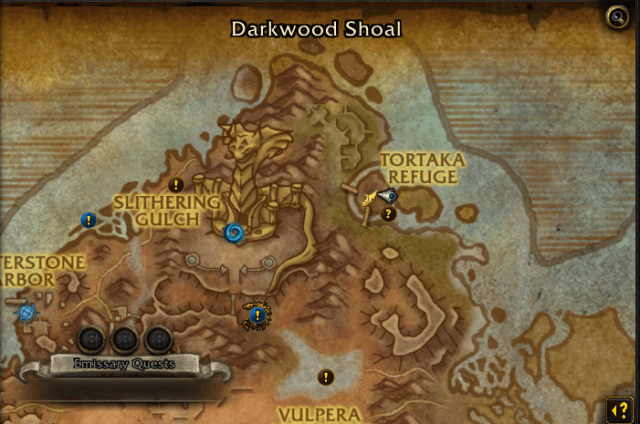
Task: Select the question mark turn-in marker at Tortaka Refuge
Action: [x=389, y=213]
